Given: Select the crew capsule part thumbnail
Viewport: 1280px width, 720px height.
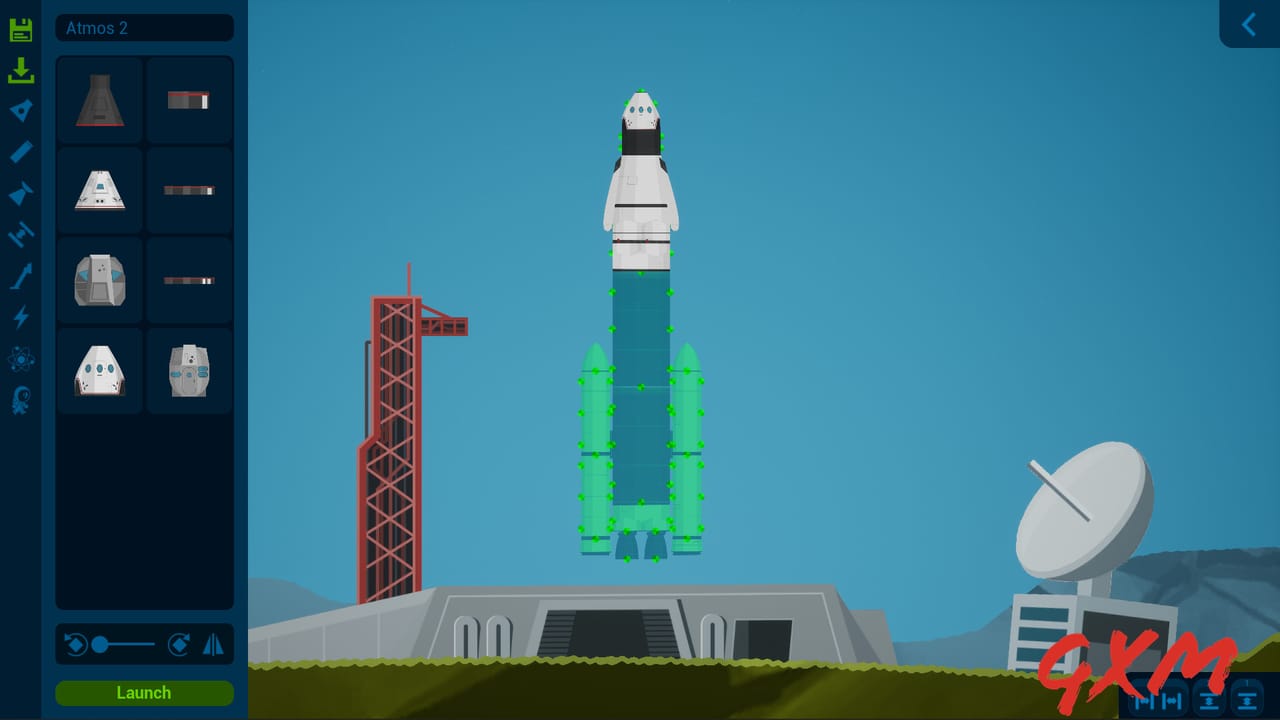Looking at the screenshot, I should point(99,190).
